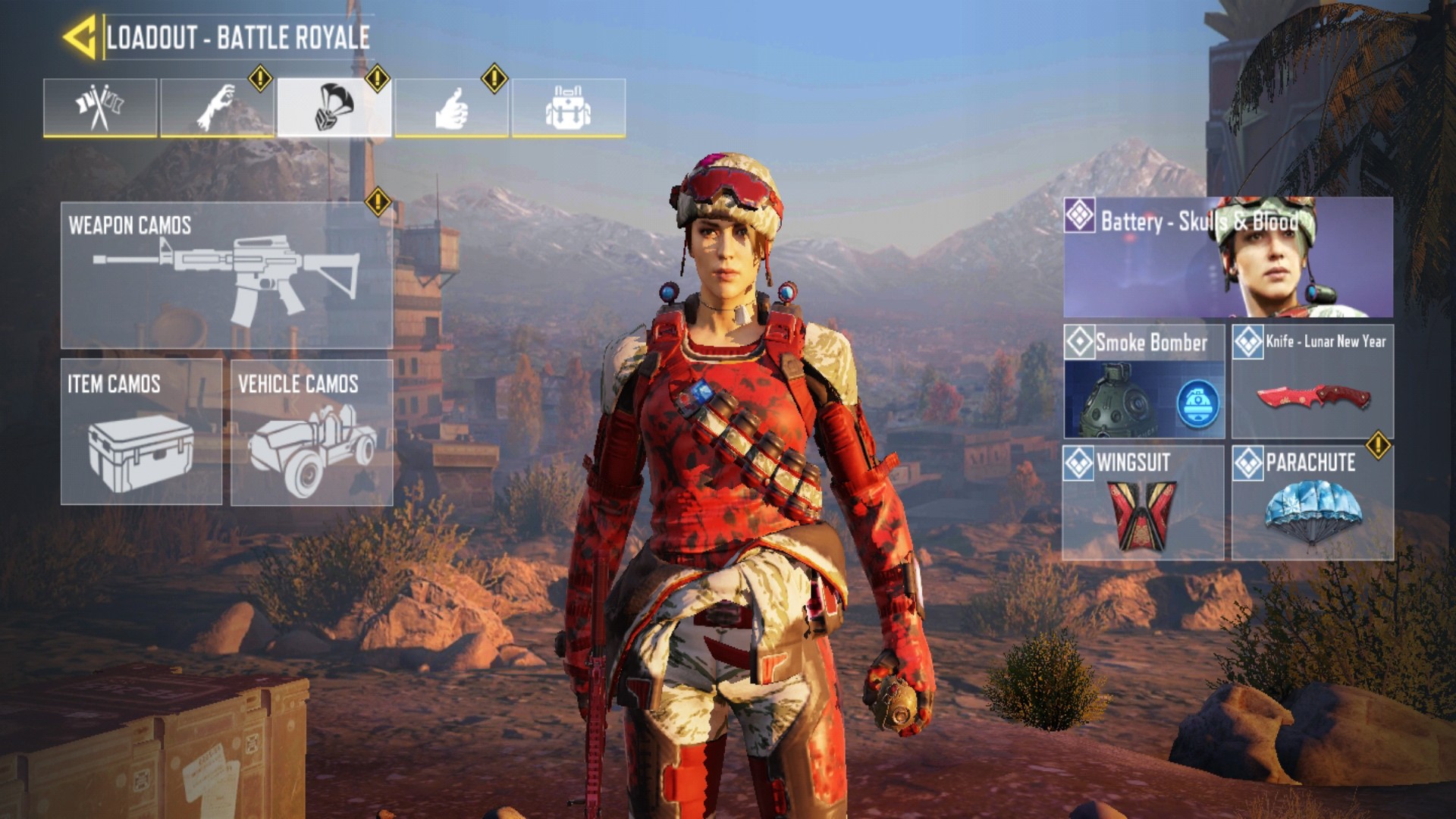Select the Knife - Lunar New Year slot

(1313, 381)
